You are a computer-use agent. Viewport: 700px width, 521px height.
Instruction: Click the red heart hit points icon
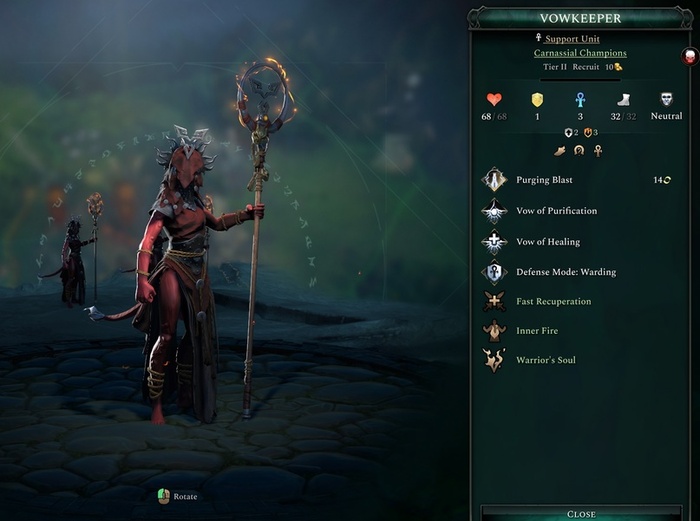click(493, 99)
